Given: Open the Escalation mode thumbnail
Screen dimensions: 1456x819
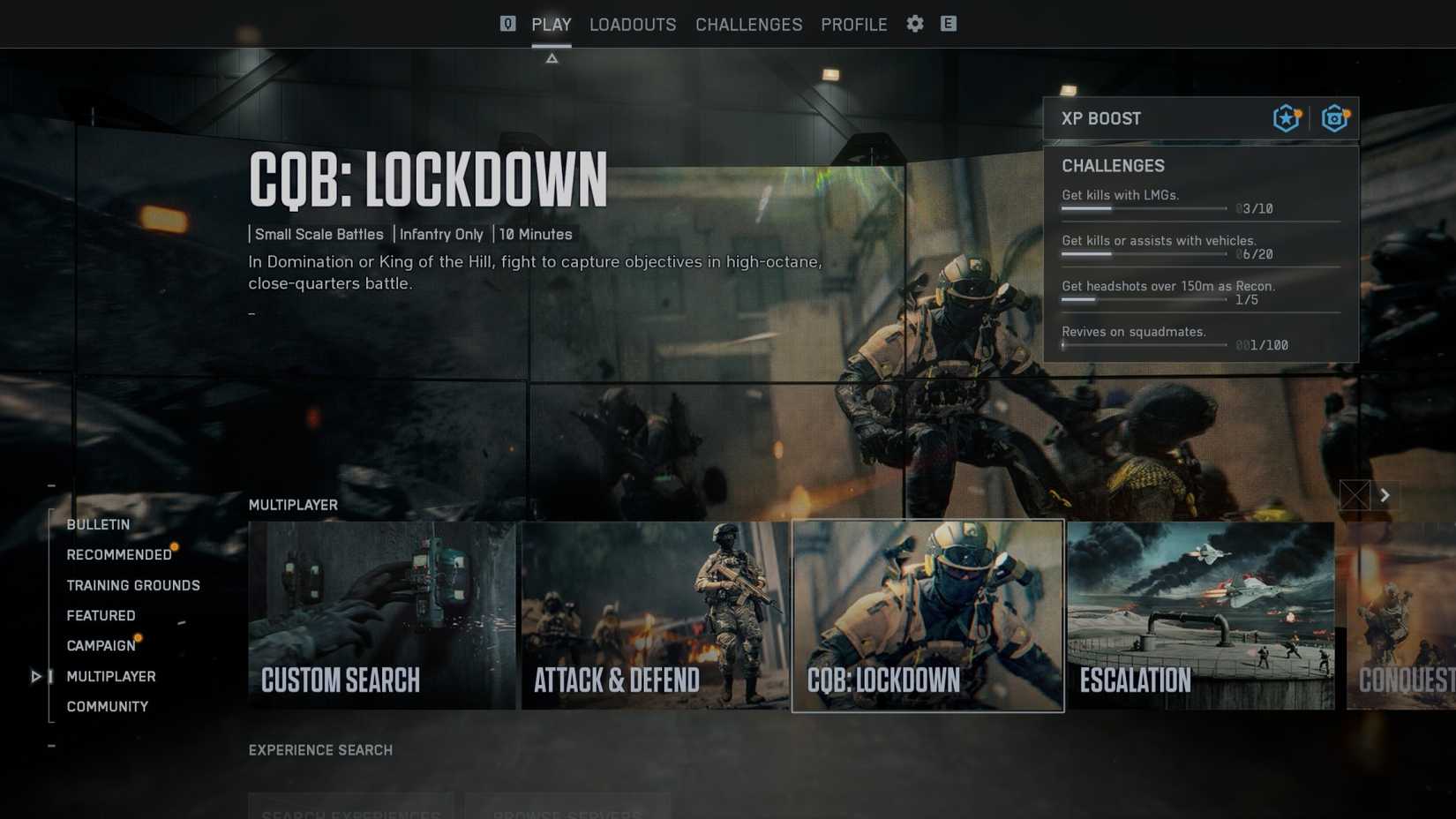Looking at the screenshot, I should point(1200,613).
